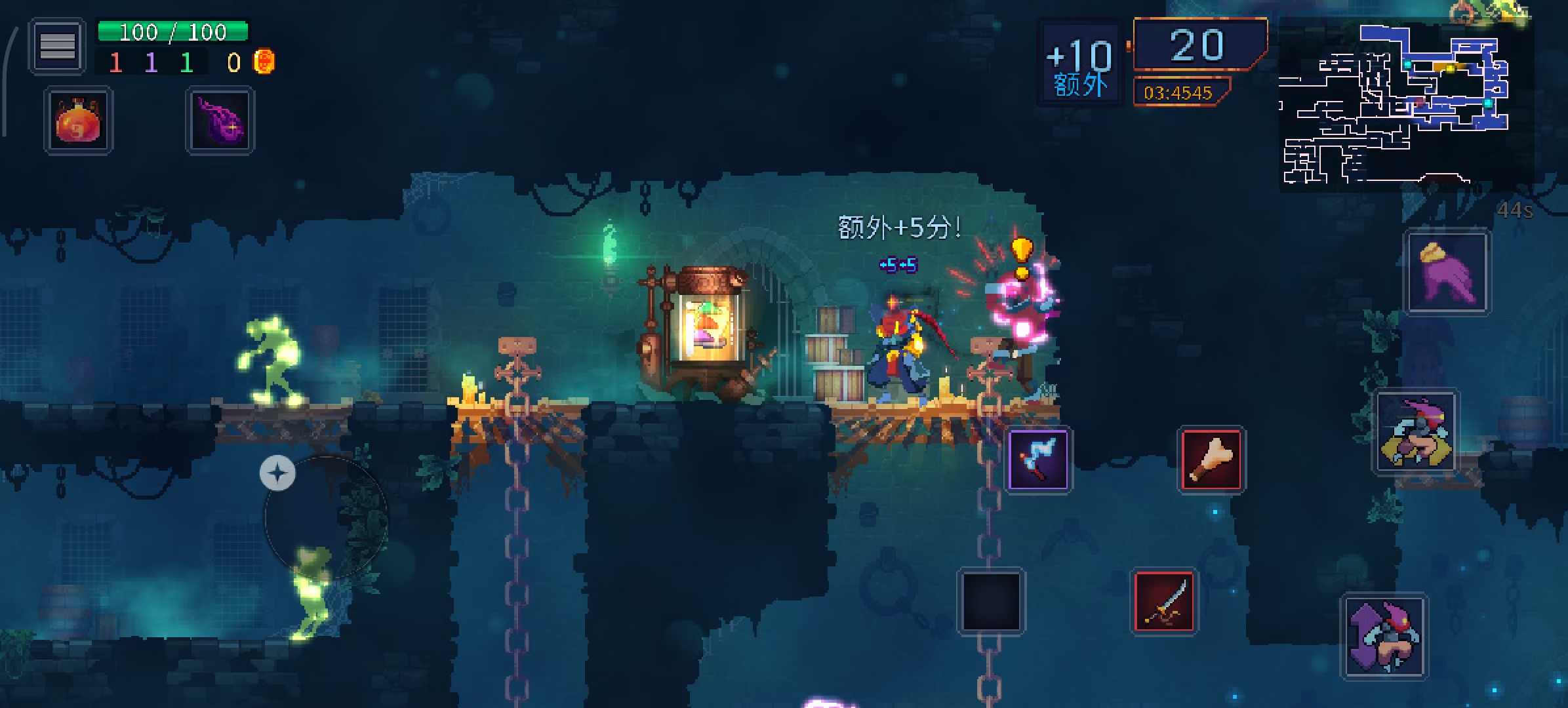The image size is (1568, 708).
Task: Use the red health flask
Action: [x=78, y=121]
